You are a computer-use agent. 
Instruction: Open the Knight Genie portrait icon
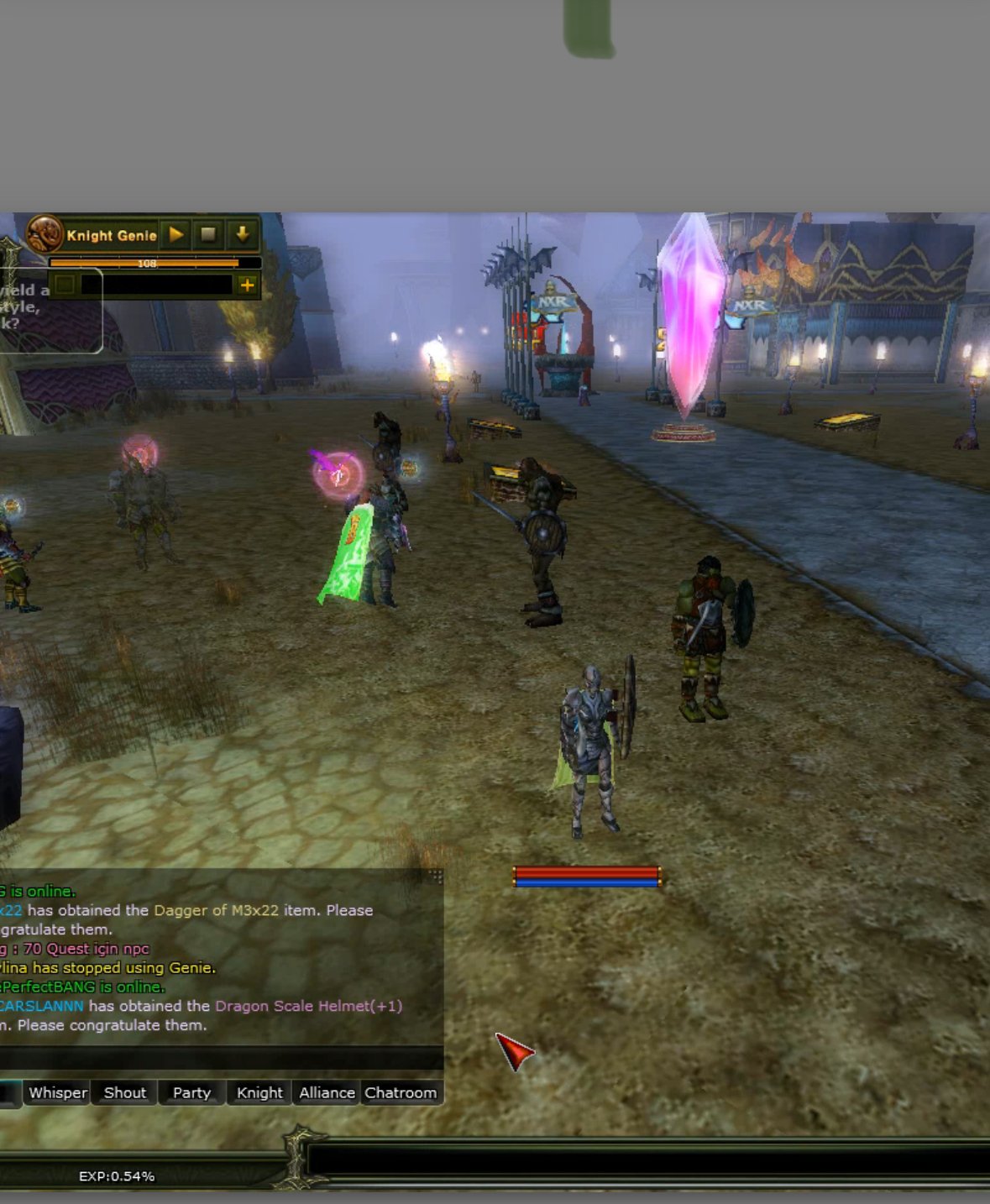(x=45, y=234)
